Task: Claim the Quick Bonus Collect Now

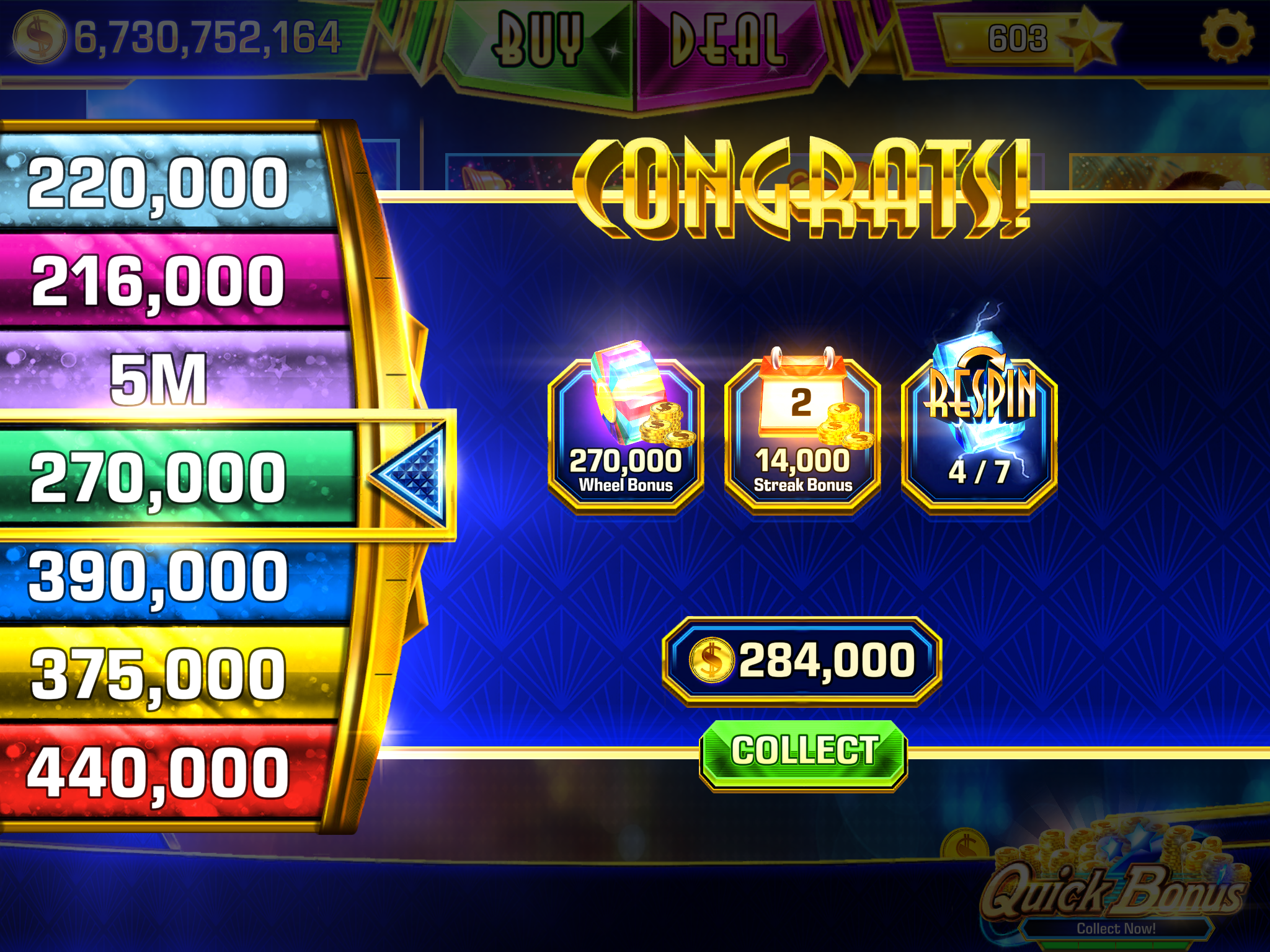Action: point(1115,927)
